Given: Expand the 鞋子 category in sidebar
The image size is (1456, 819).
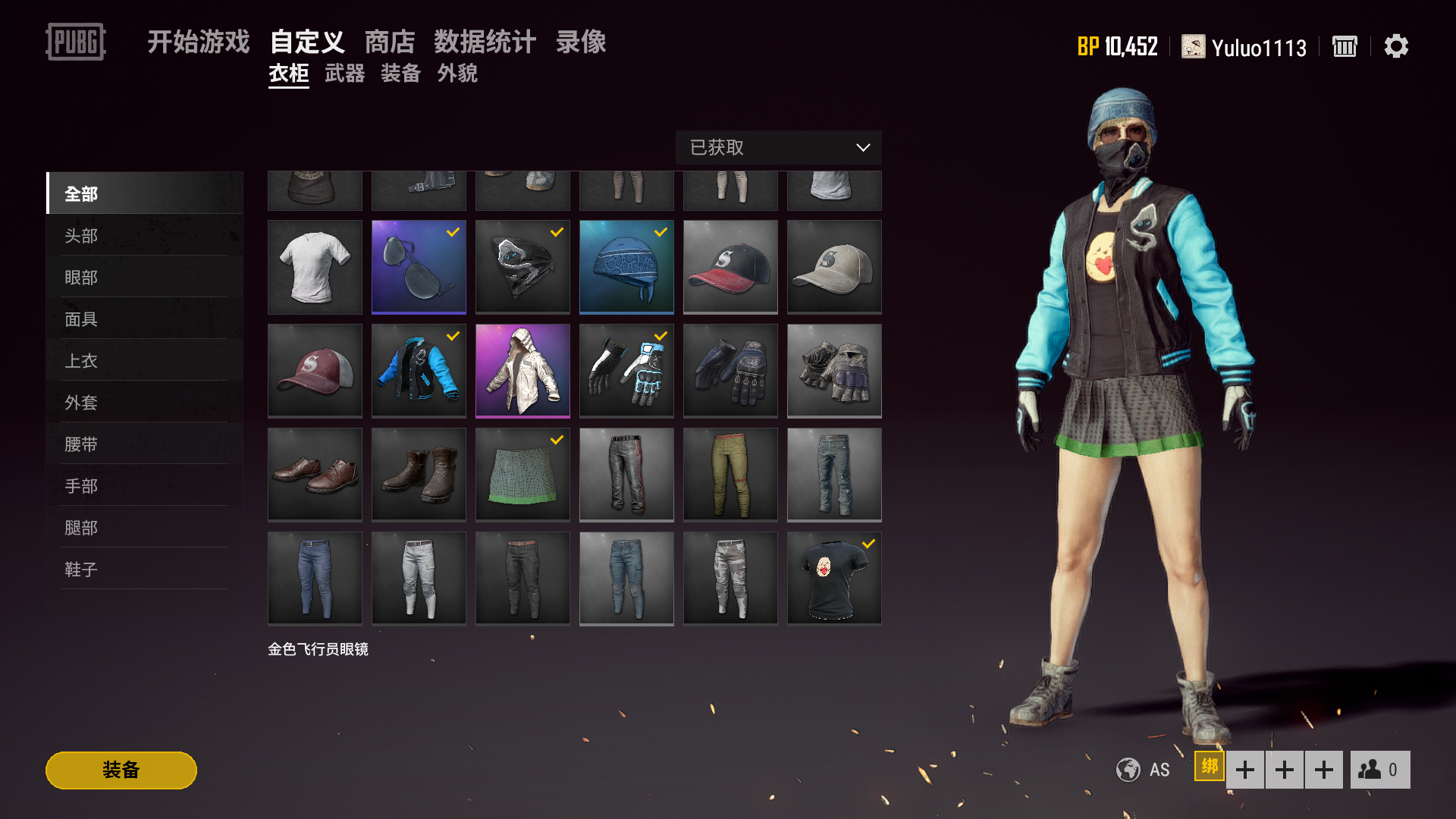Looking at the screenshot, I should 80,569.
